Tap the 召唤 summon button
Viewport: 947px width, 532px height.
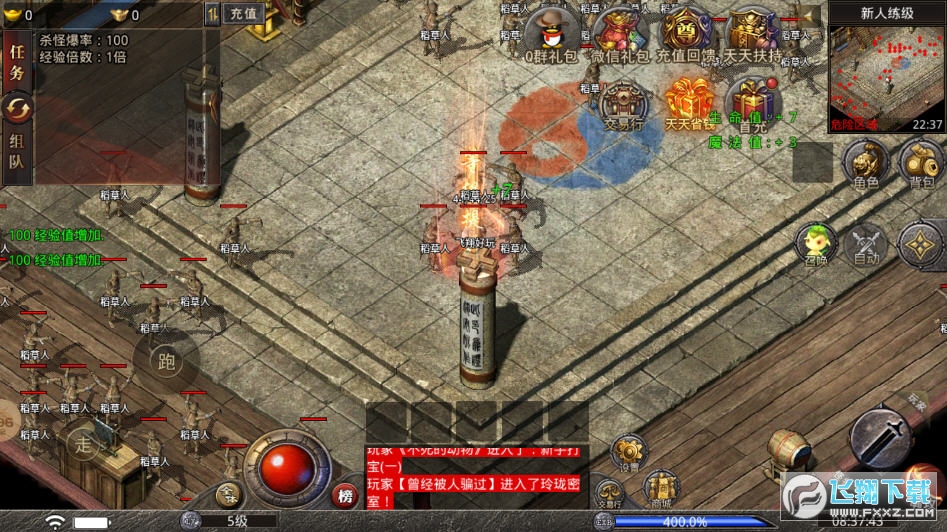click(816, 245)
